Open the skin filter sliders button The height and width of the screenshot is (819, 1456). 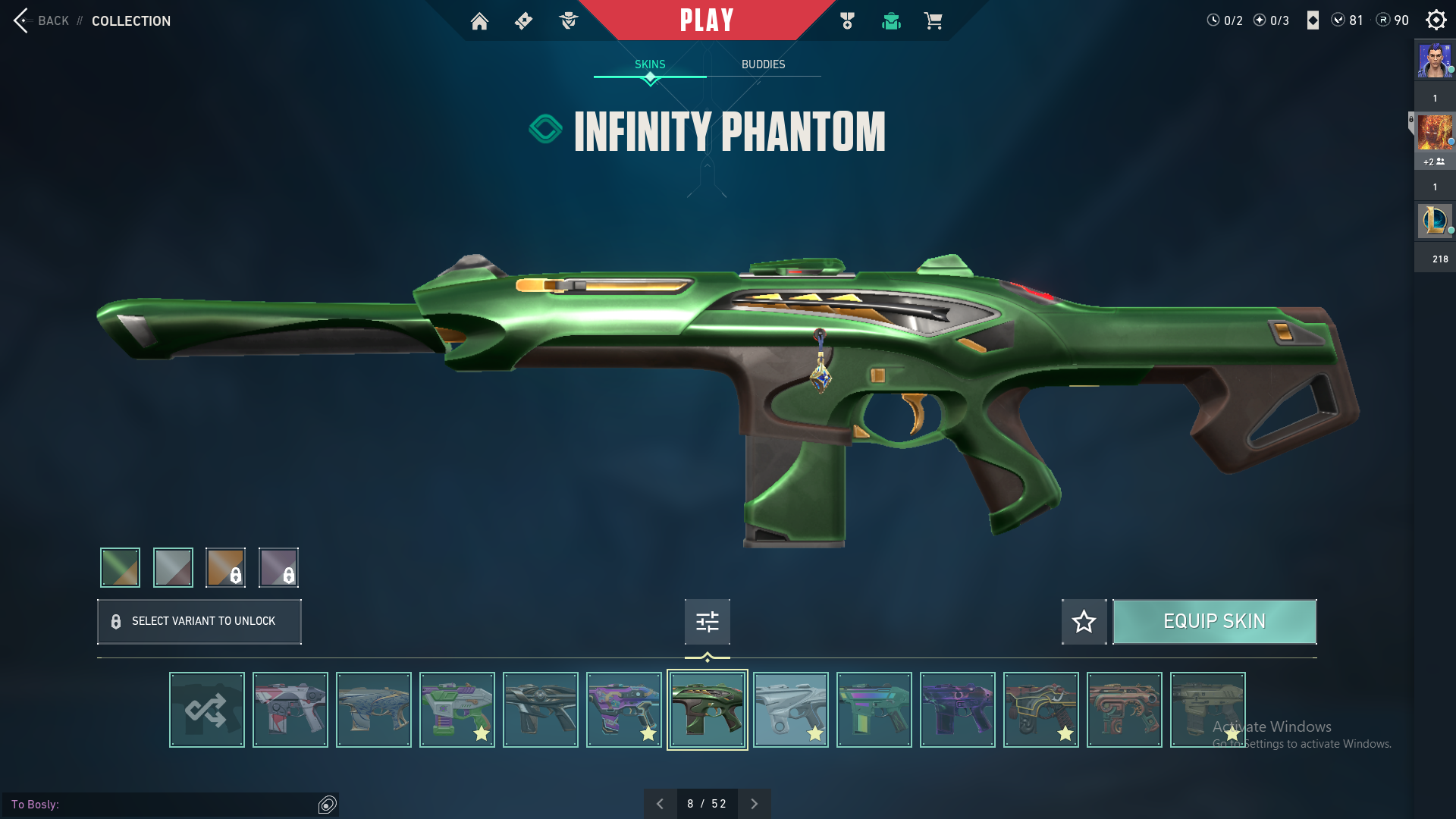pyautogui.click(x=707, y=622)
